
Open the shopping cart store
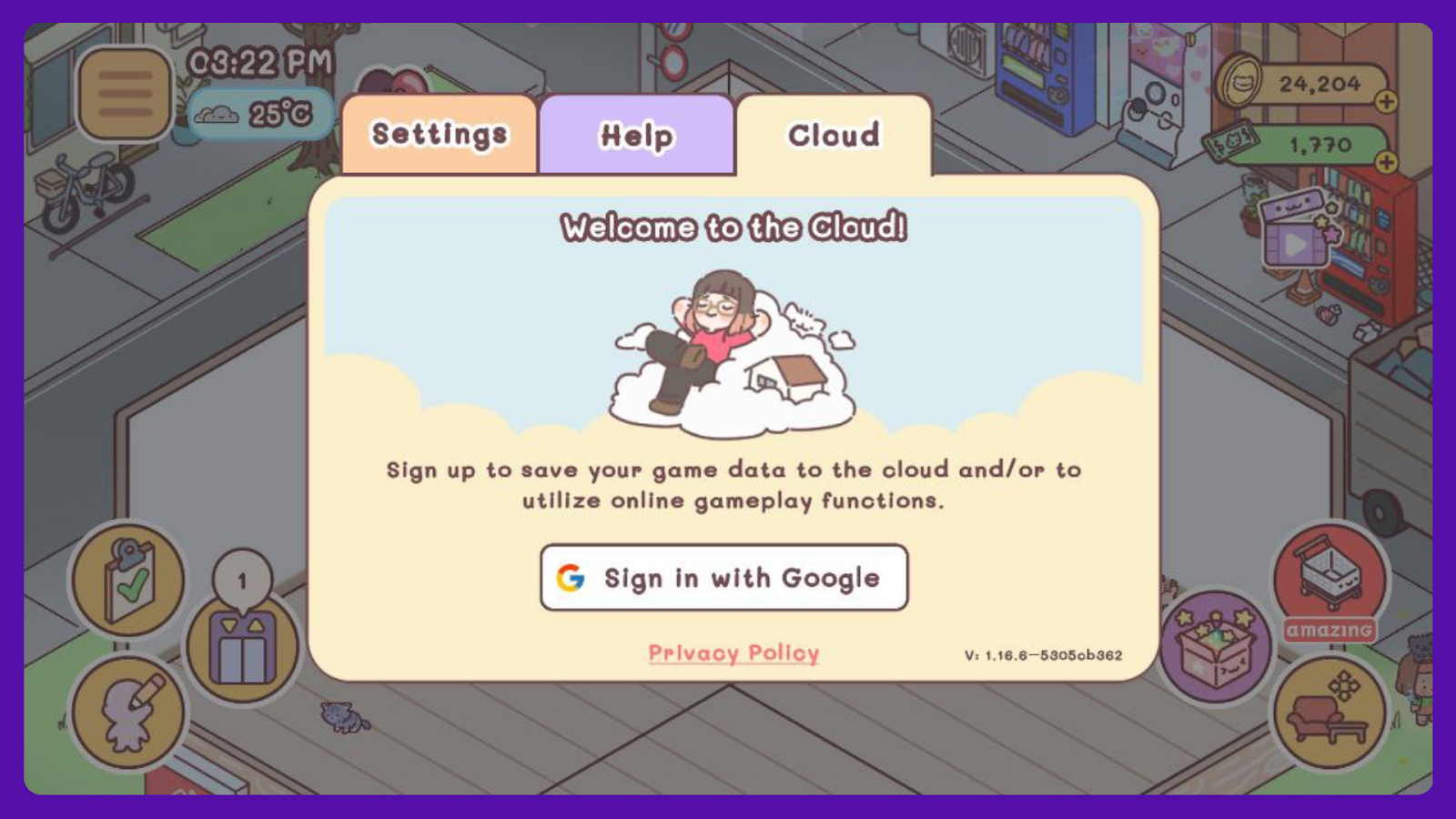pos(1330,576)
